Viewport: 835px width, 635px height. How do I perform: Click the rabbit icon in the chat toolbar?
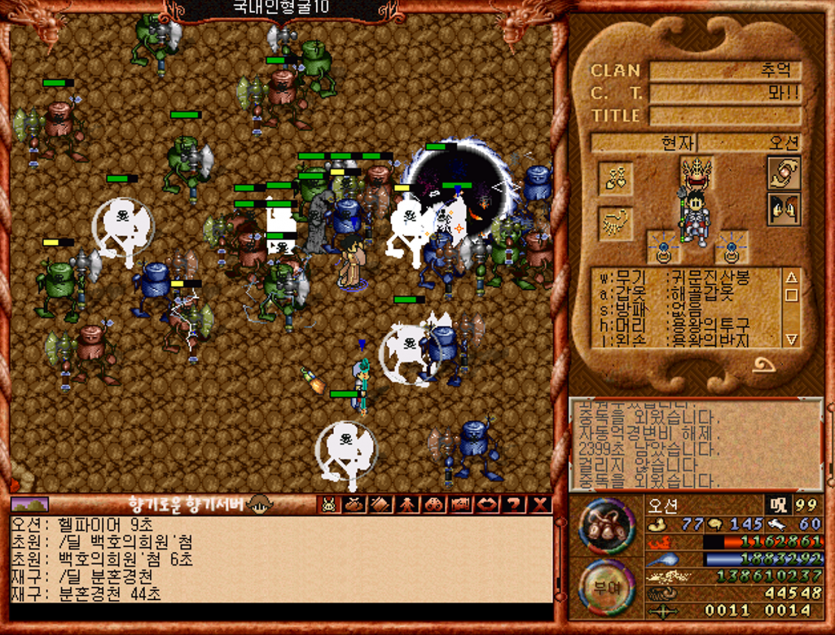[x=329, y=505]
